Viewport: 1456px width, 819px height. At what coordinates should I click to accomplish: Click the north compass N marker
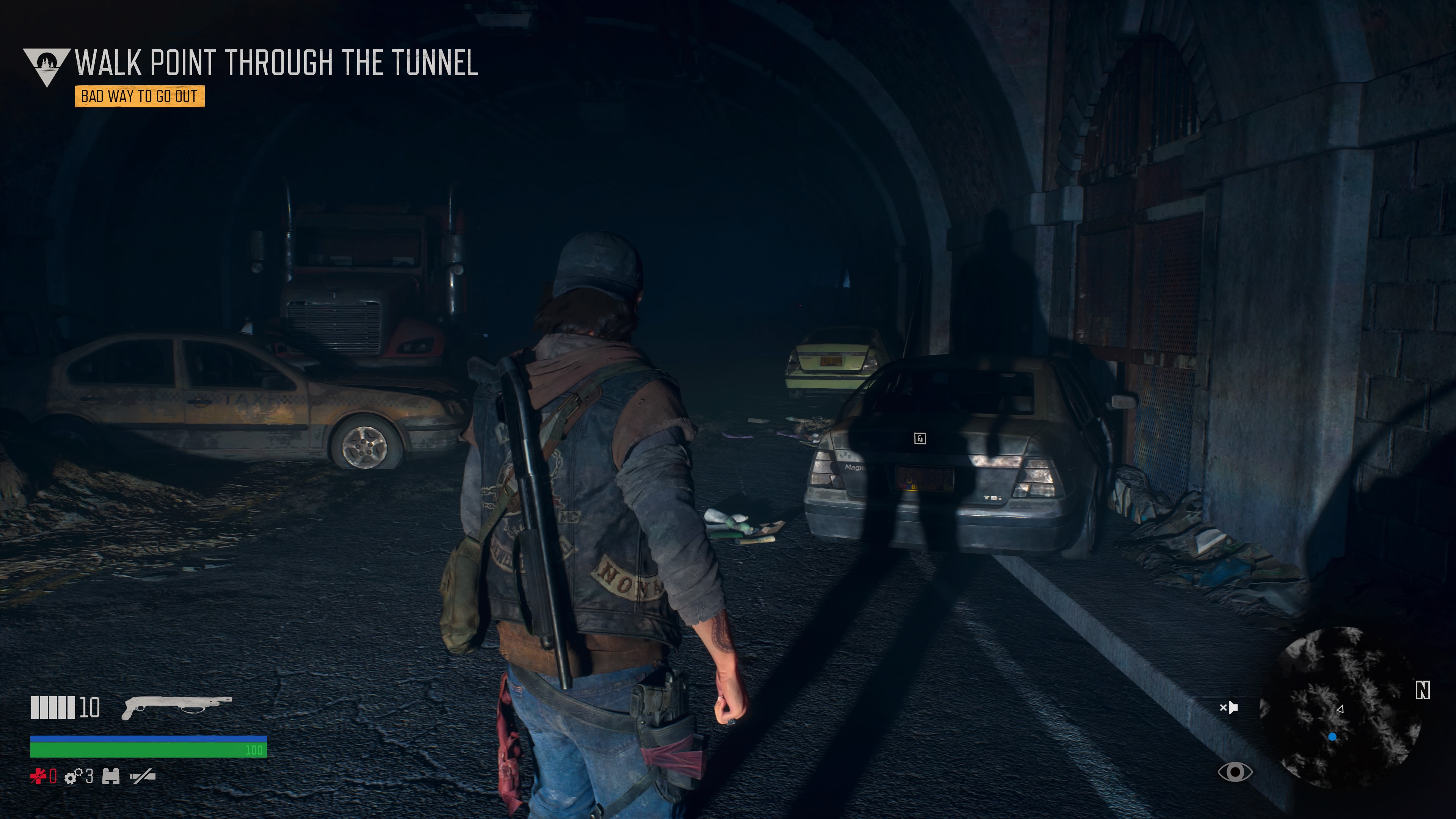tap(1422, 690)
